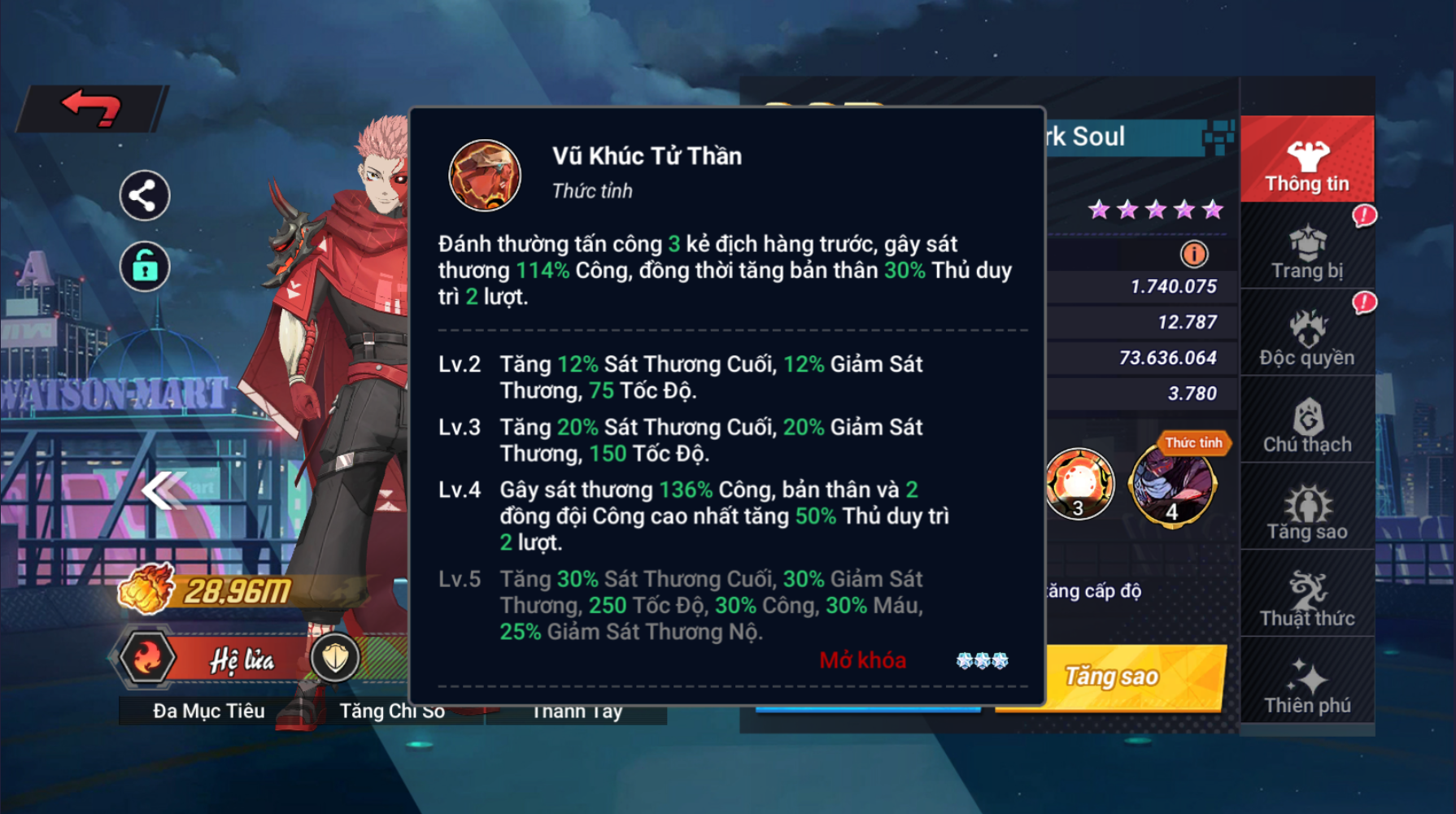Open the Thiên phú tab
The image size is (1456, 814).
(x=1306, y=686)
